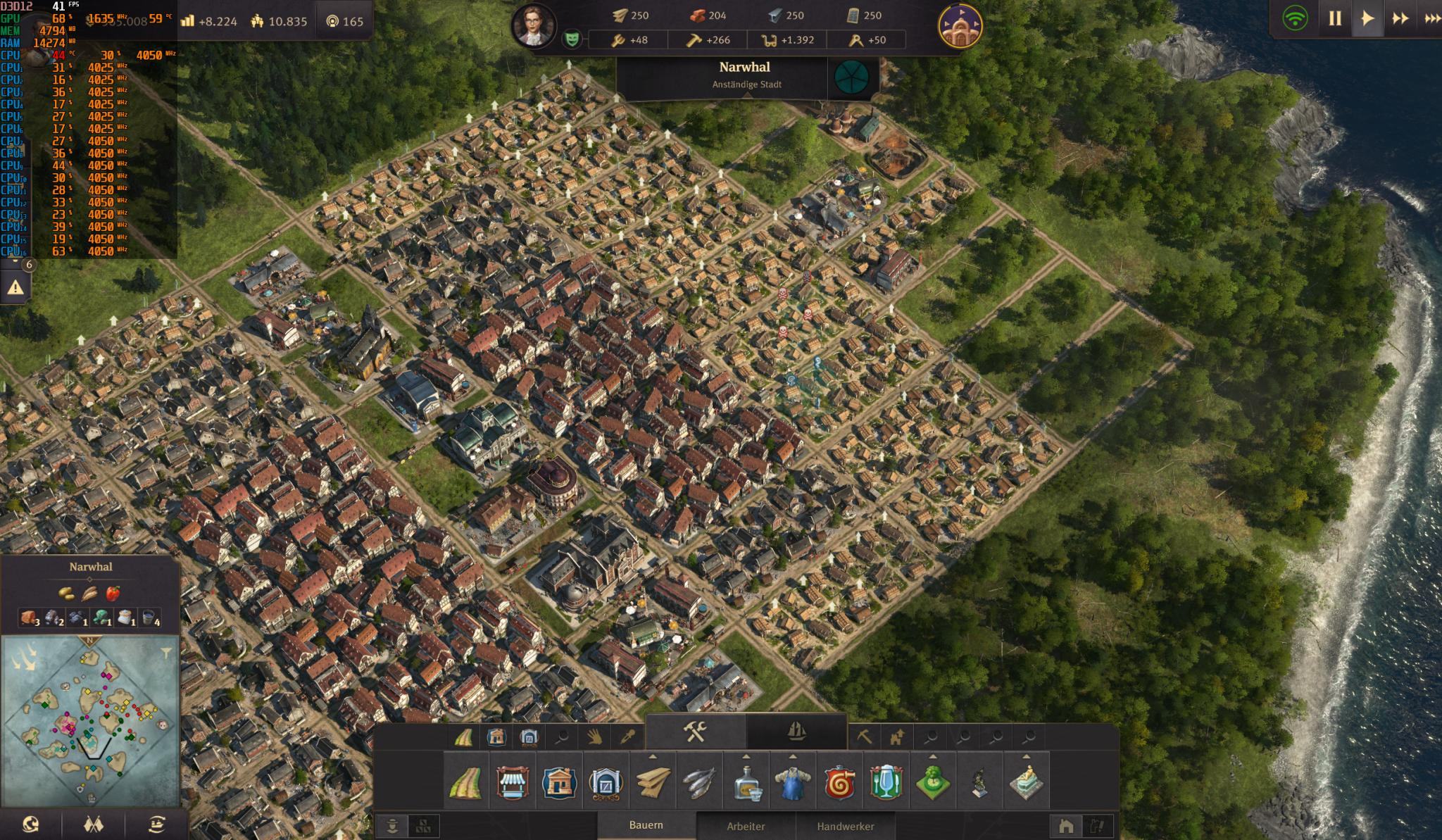Open diplomacy with crossed flags button
The image size is (1442, 840).
click(x=94, y=825)
